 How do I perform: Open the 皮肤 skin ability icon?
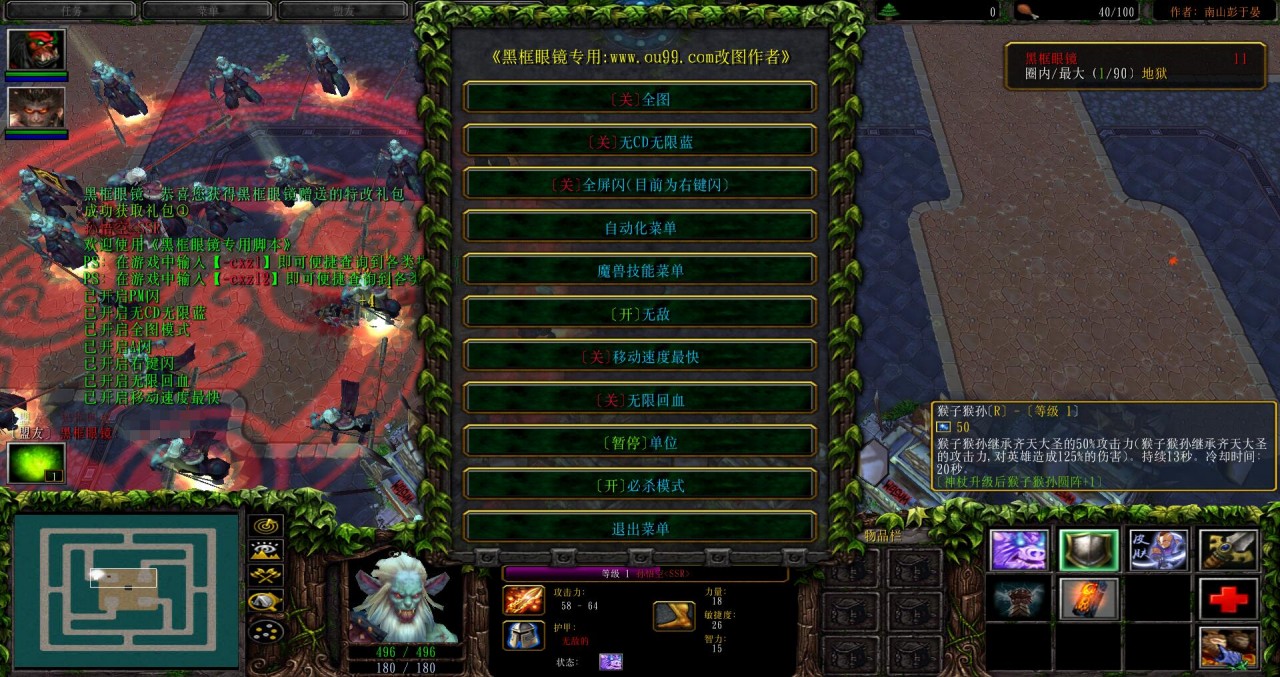[1159, 550]
